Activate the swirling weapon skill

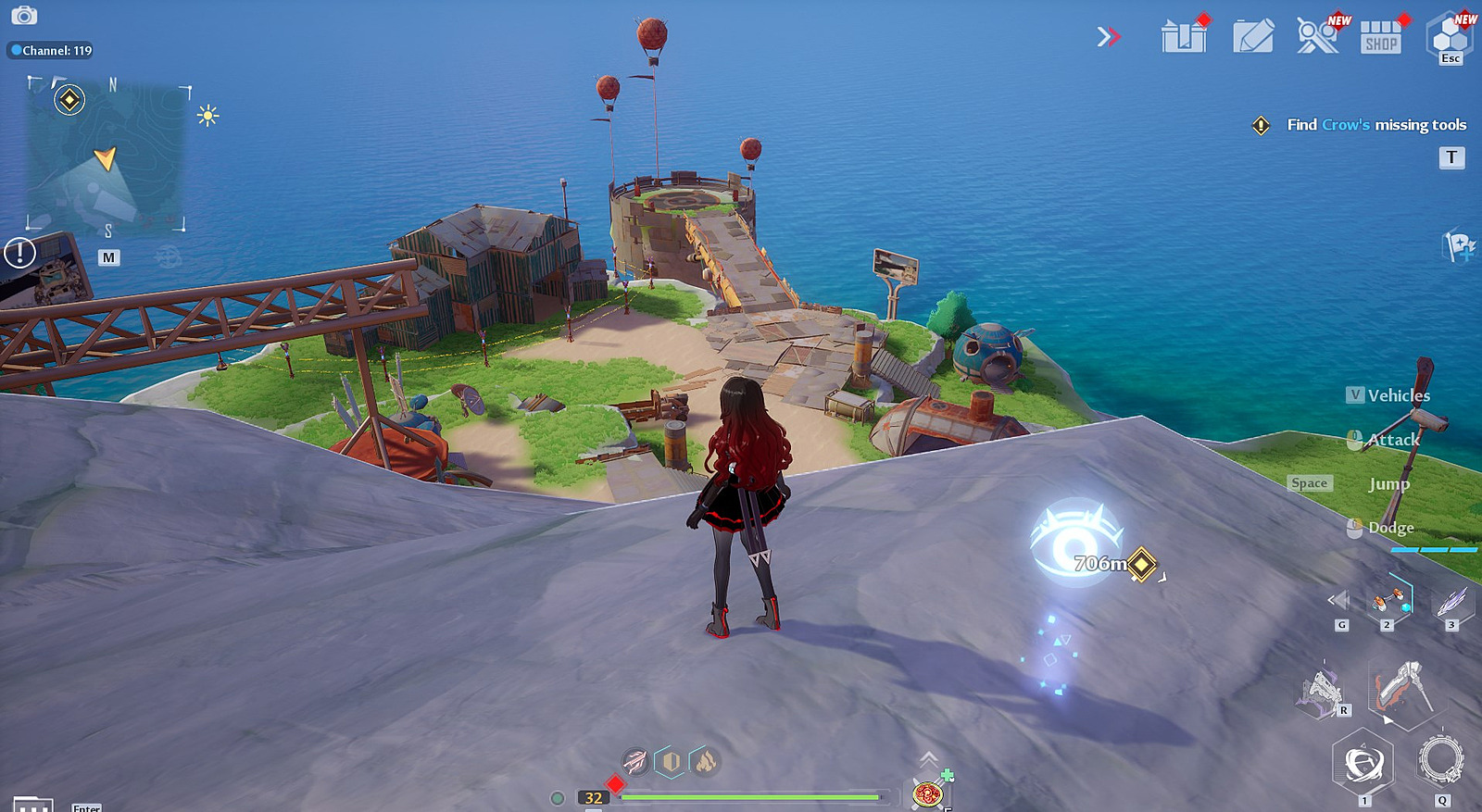1363,763
